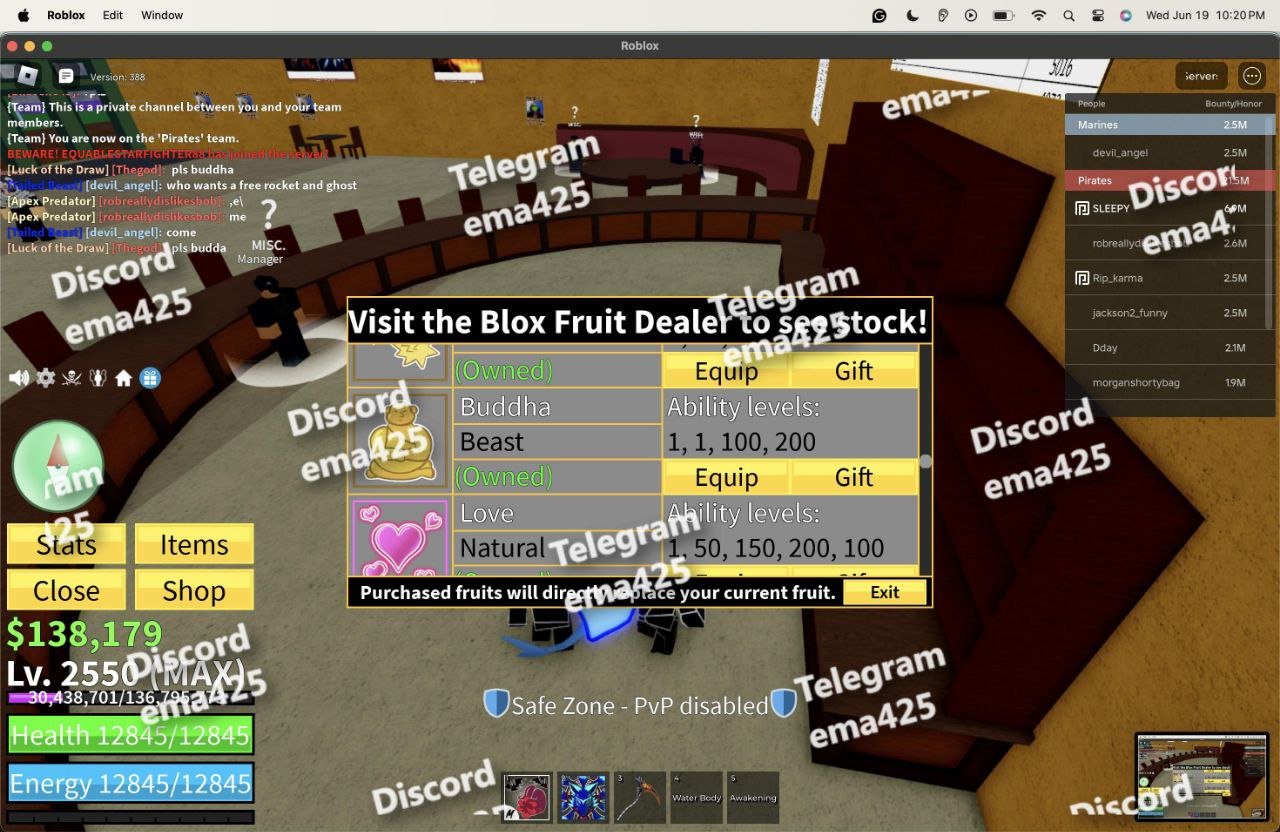Screen dimensions: 1280x832
Task: Open the Roblox logo menu
Action: tap(27, 75)
